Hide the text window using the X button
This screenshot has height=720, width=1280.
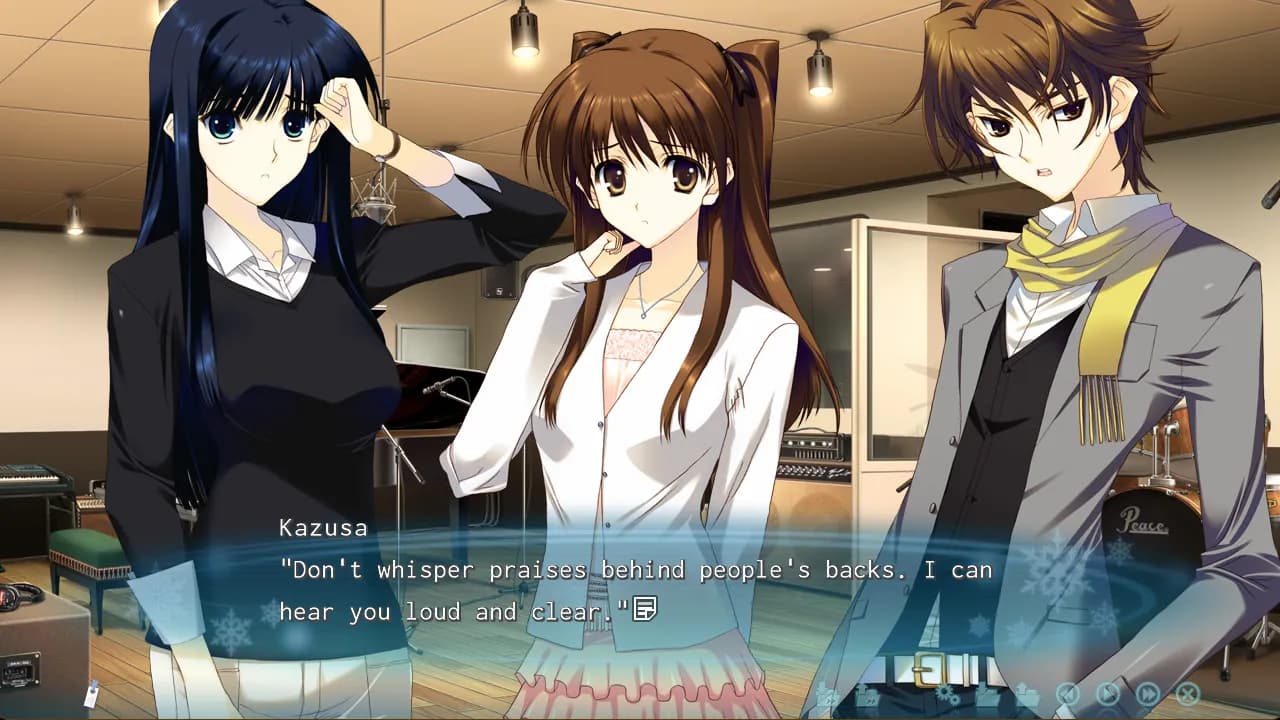coord(1188,693)
